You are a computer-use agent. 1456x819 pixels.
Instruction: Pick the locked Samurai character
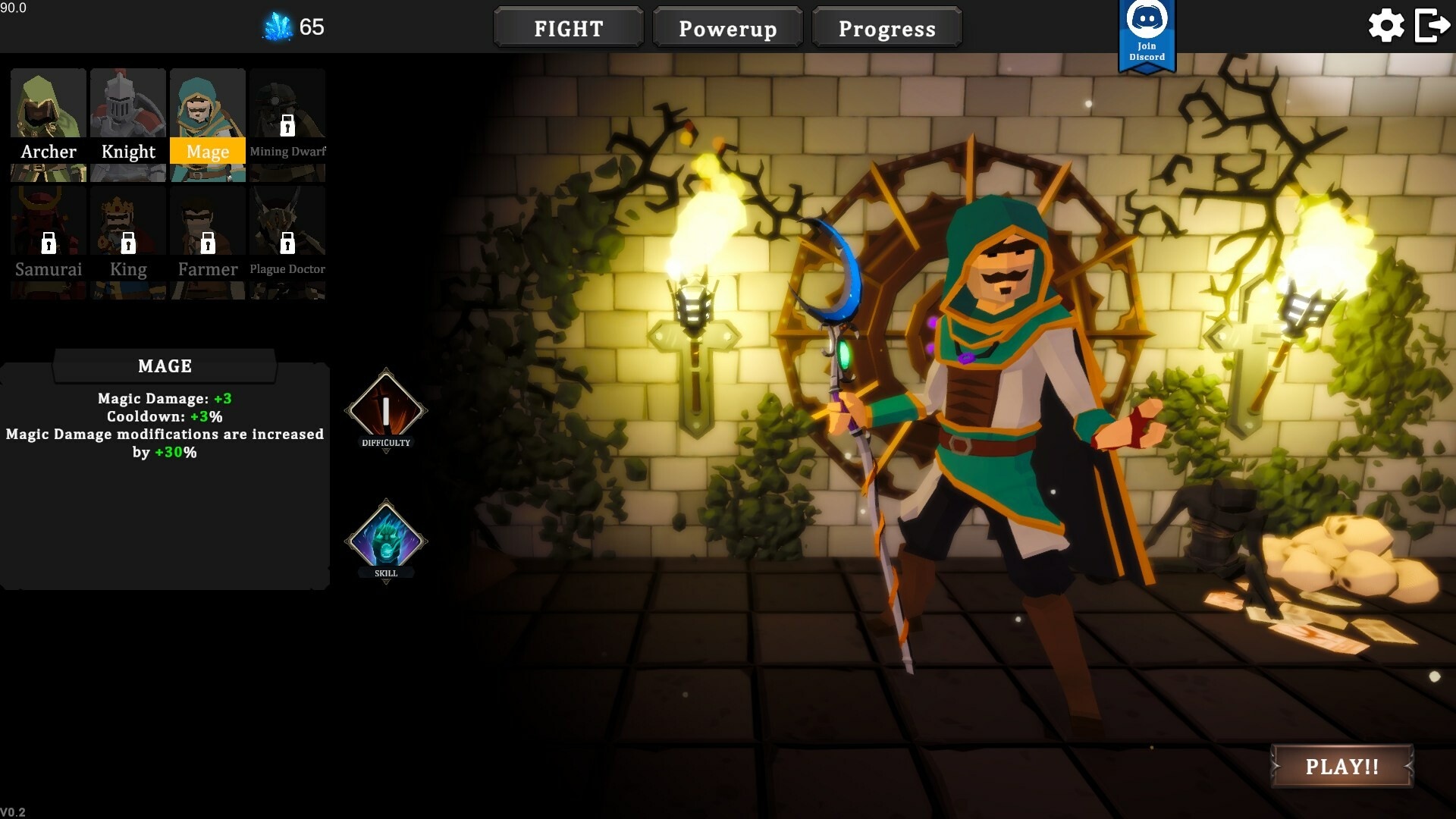pos(49,243)
